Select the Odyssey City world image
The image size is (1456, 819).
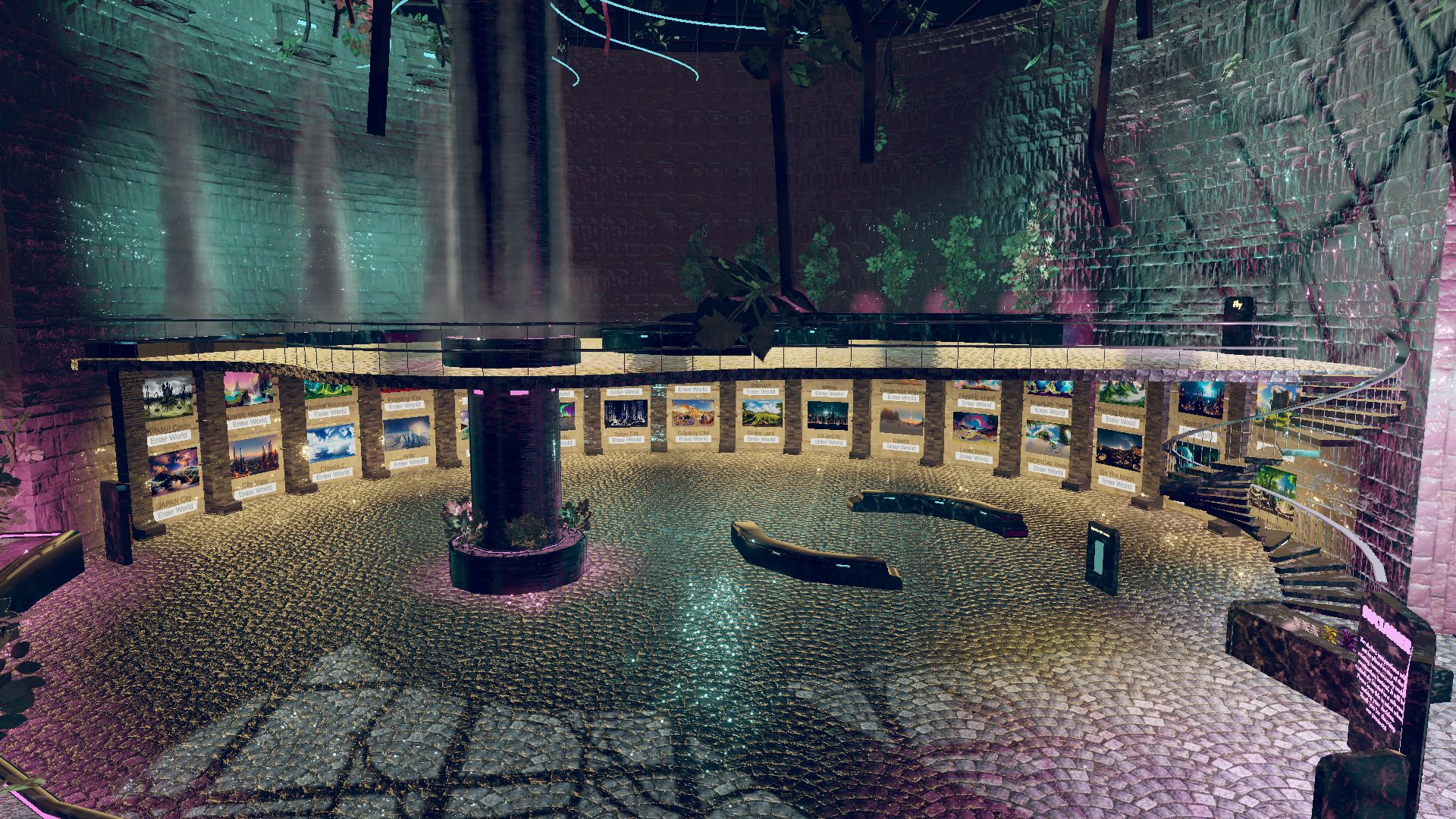pyautogui.click(x=692, y=414)
